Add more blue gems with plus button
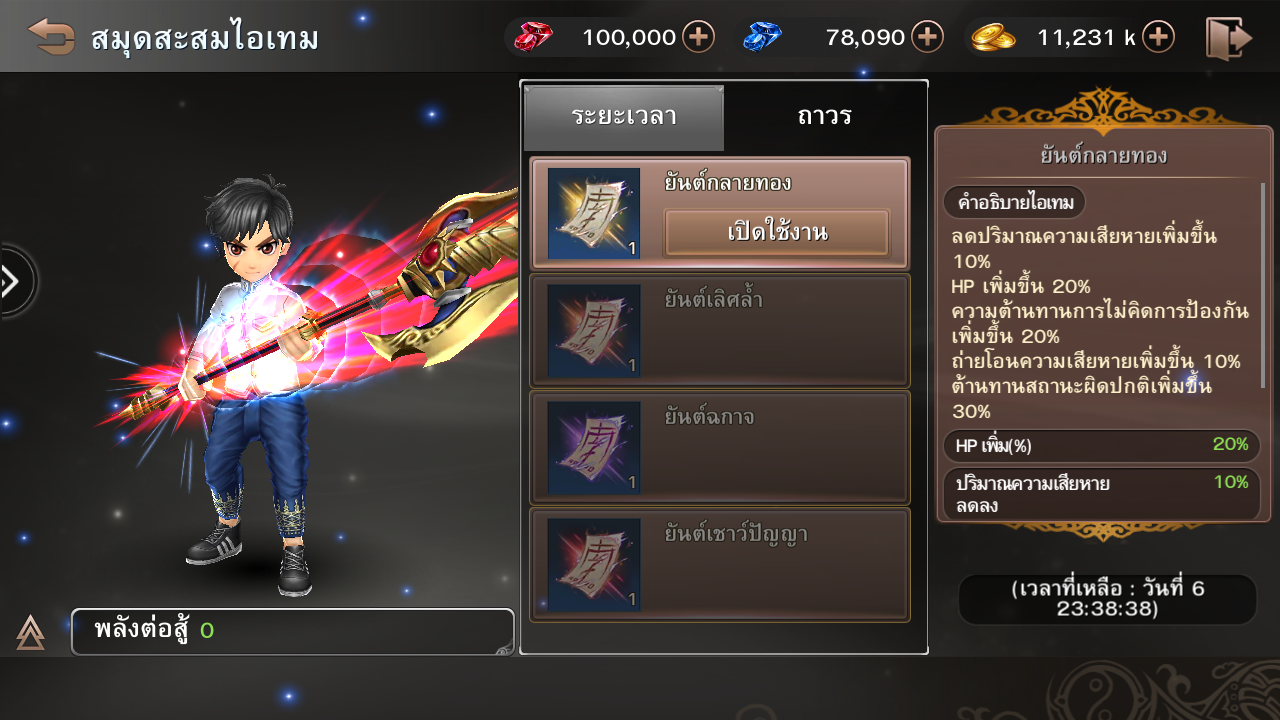 click(x=928, y=38)
